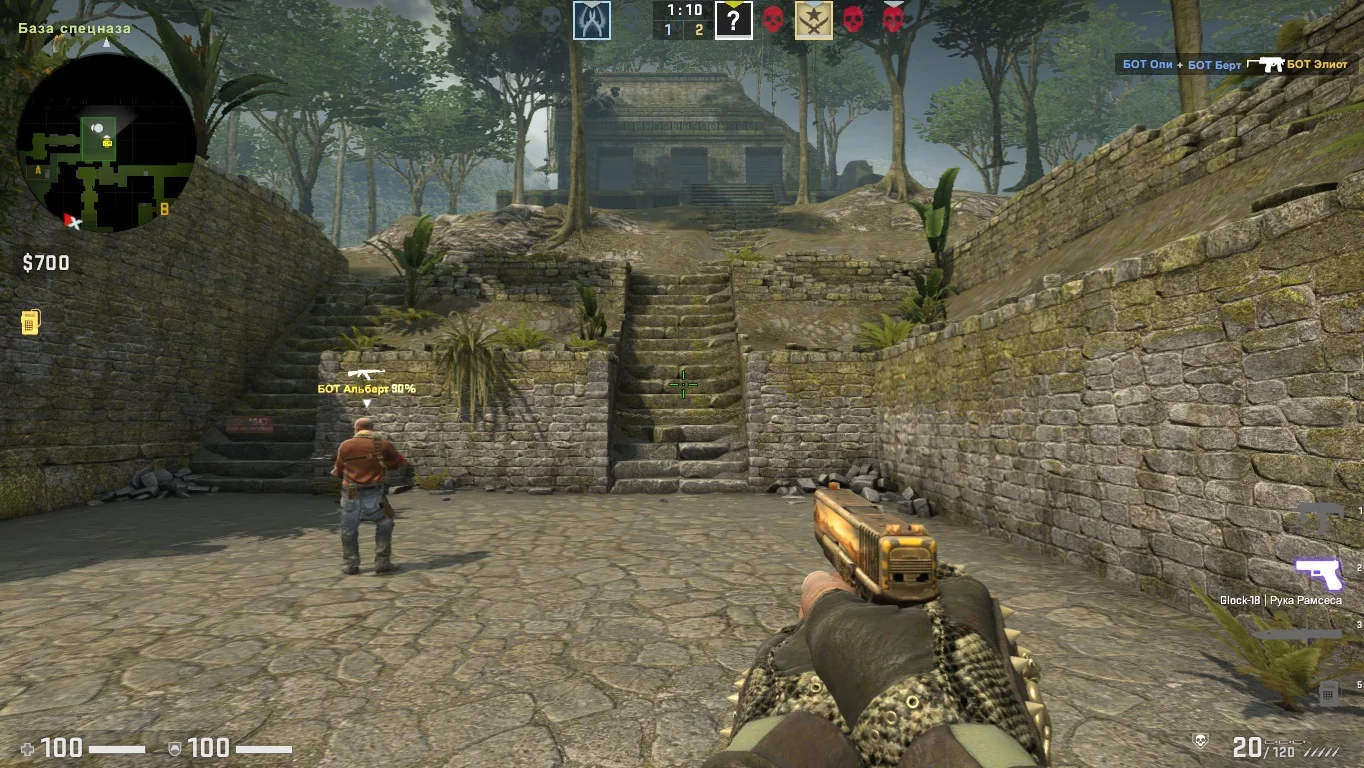Click the radar minimap
Screen dimensions: 1364x768
[105, 142]
